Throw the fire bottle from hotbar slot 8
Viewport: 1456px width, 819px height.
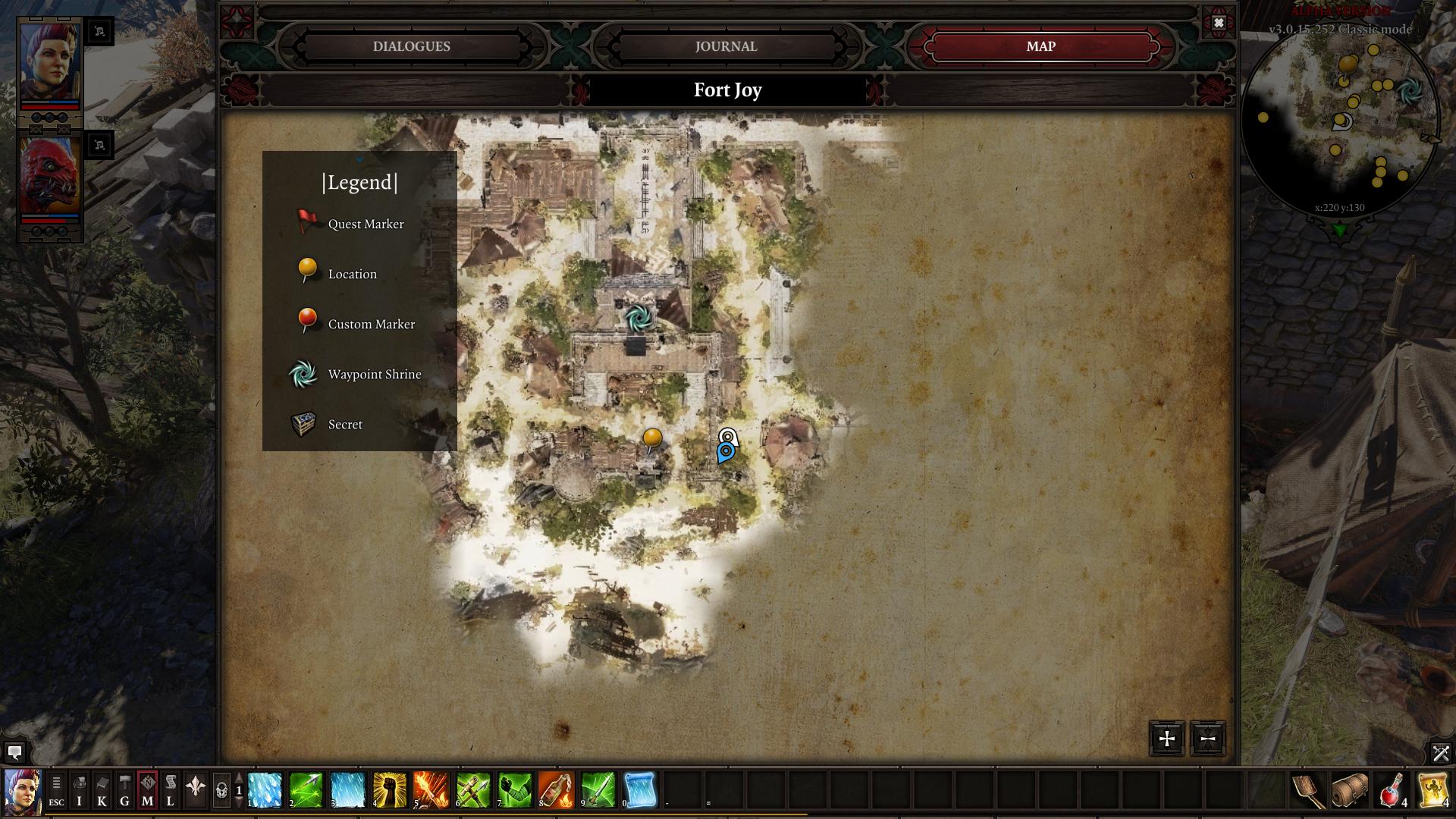click(x=556, y=790)
